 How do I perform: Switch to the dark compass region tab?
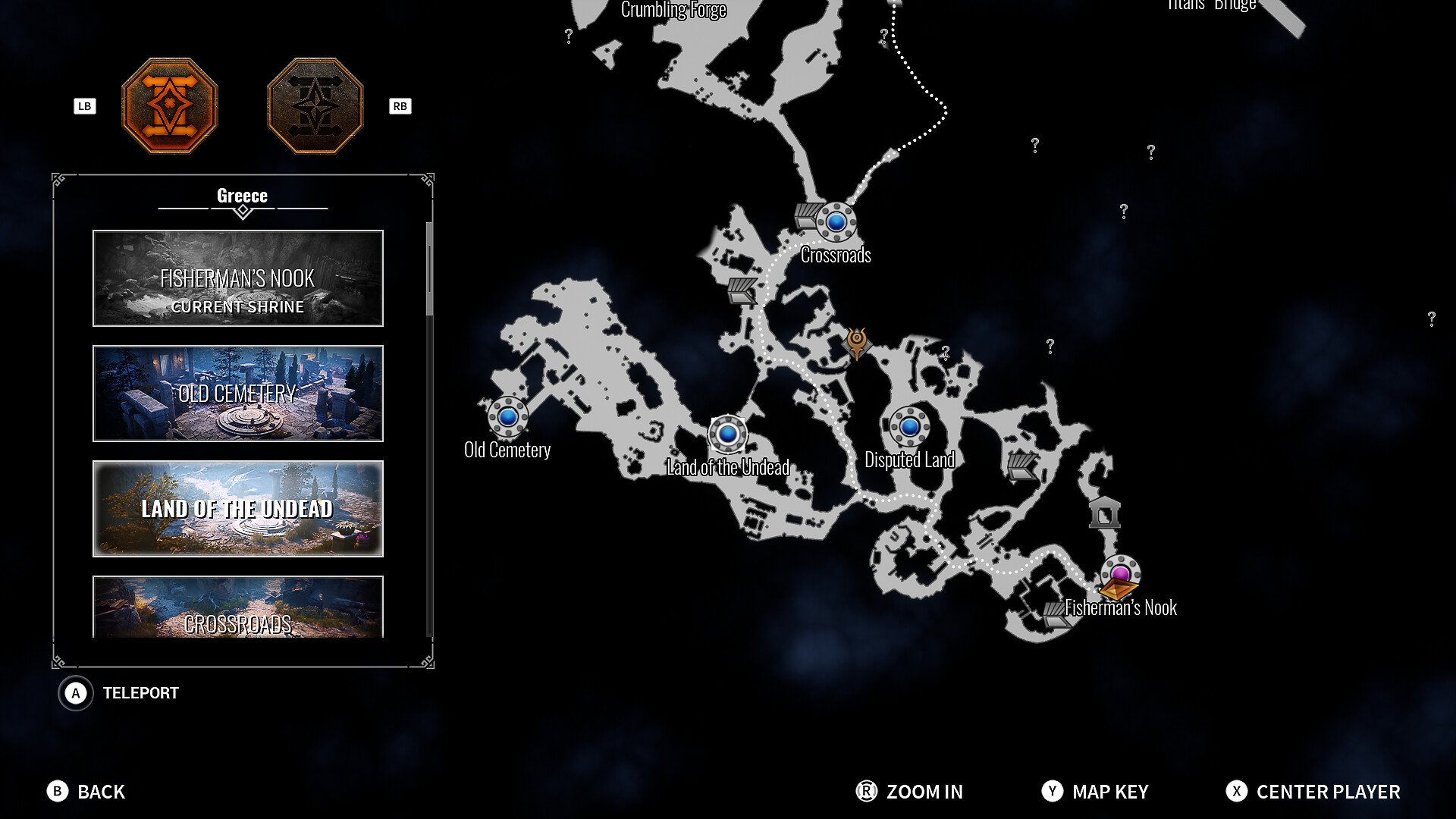(315, 106)
